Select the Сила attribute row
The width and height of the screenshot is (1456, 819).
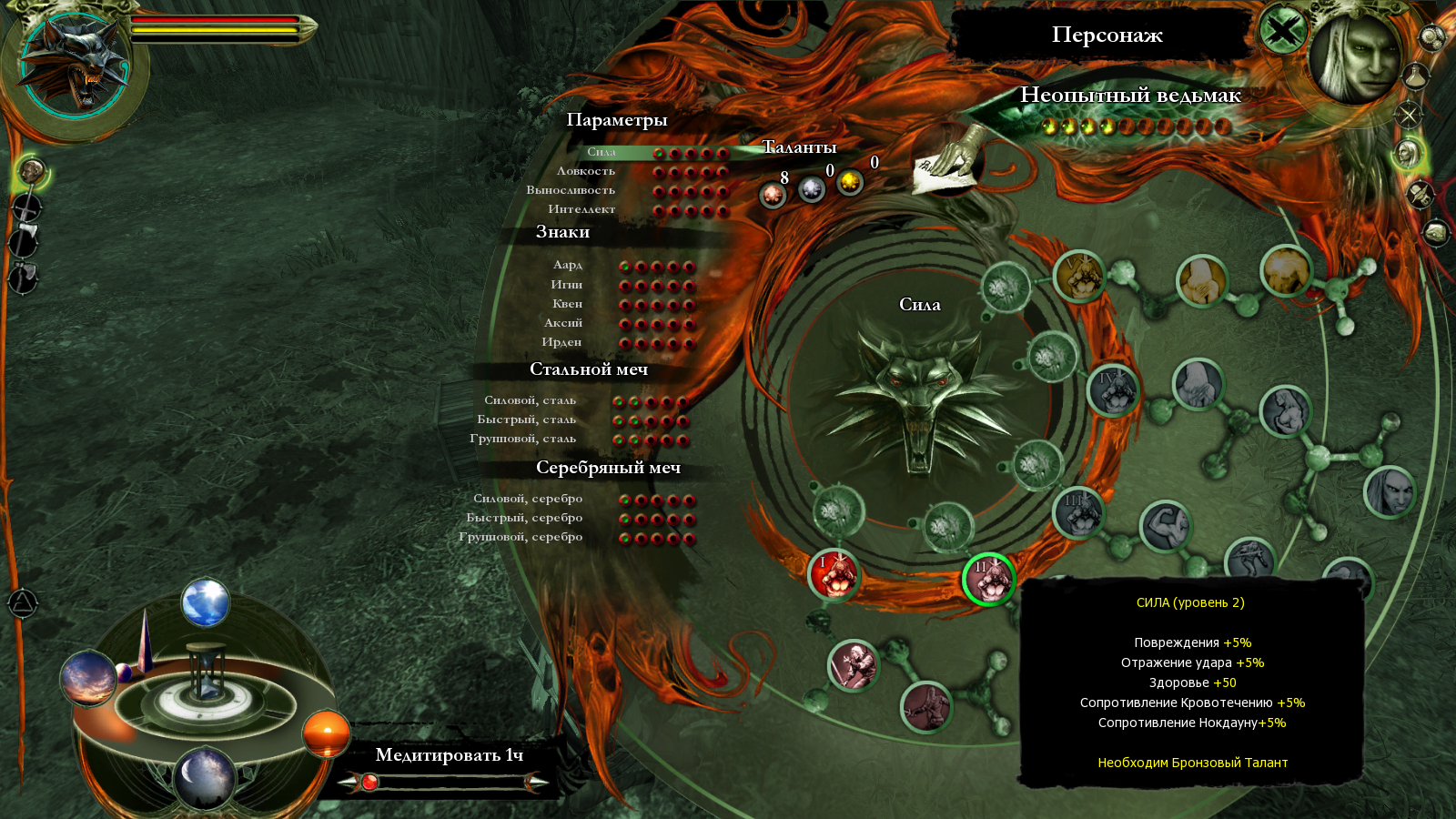[x=602, y=152]
